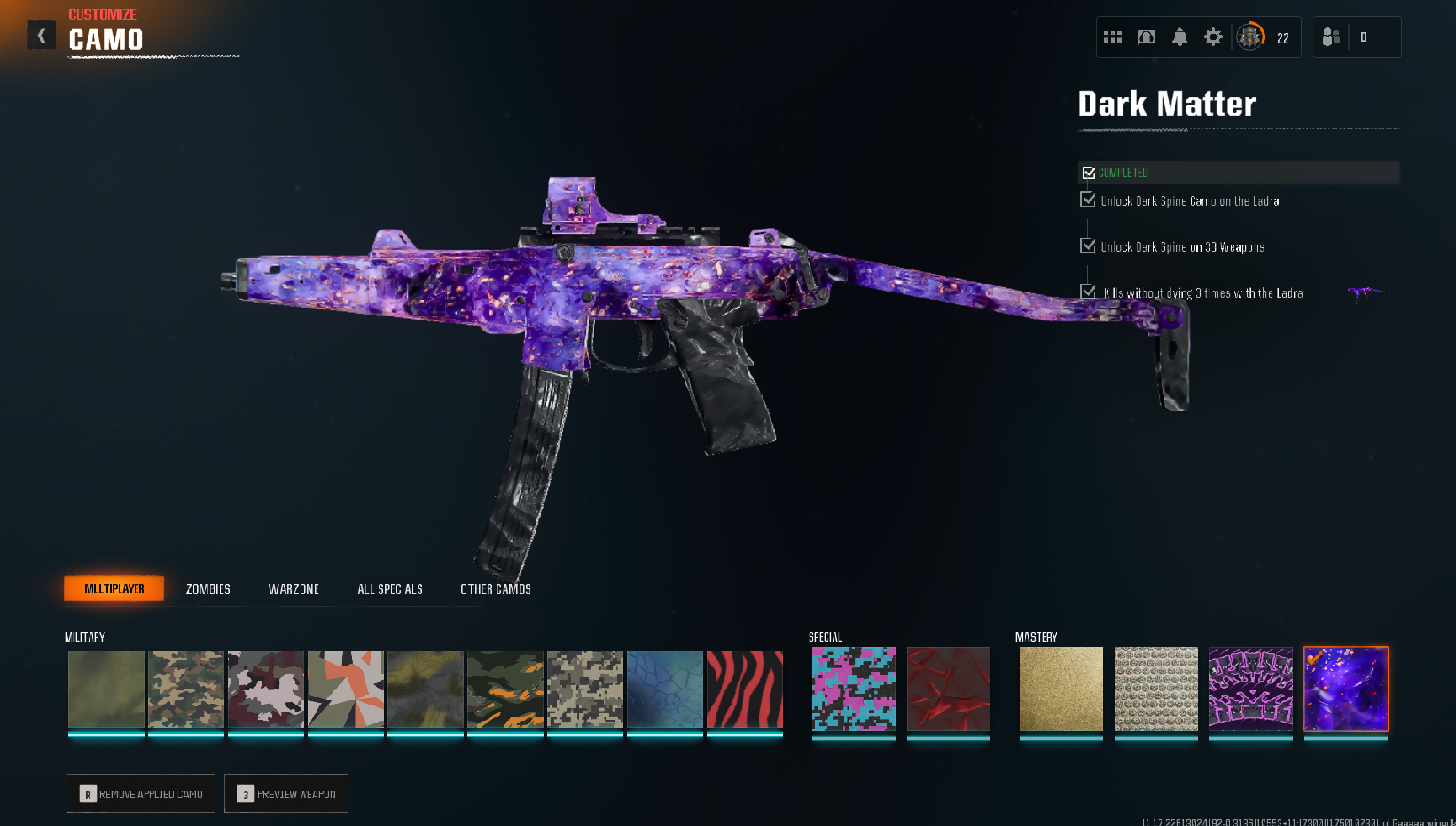Switch to the Zombies camo tab

208,589
